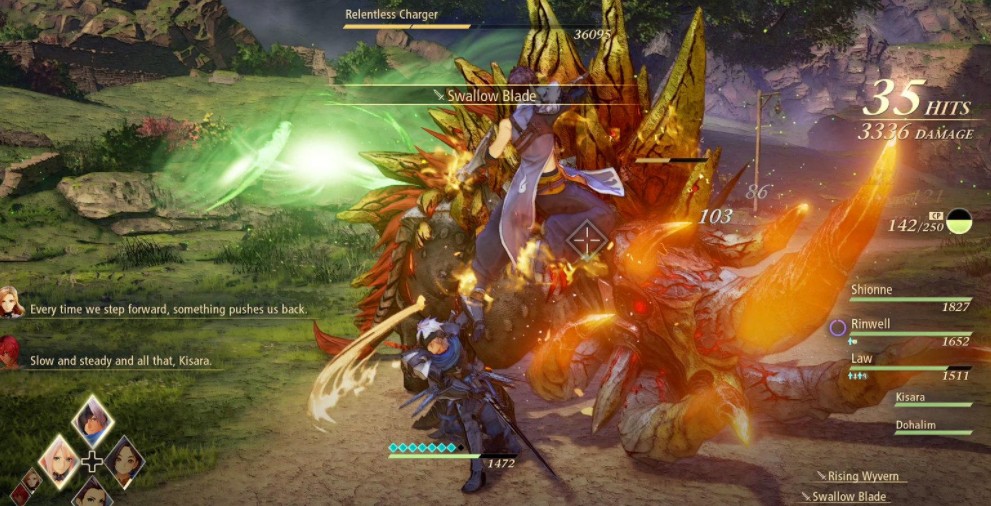This screenshot has height=506, width=991.
Task: Select Shionne in the party status list
Action: tap(909, 296)
